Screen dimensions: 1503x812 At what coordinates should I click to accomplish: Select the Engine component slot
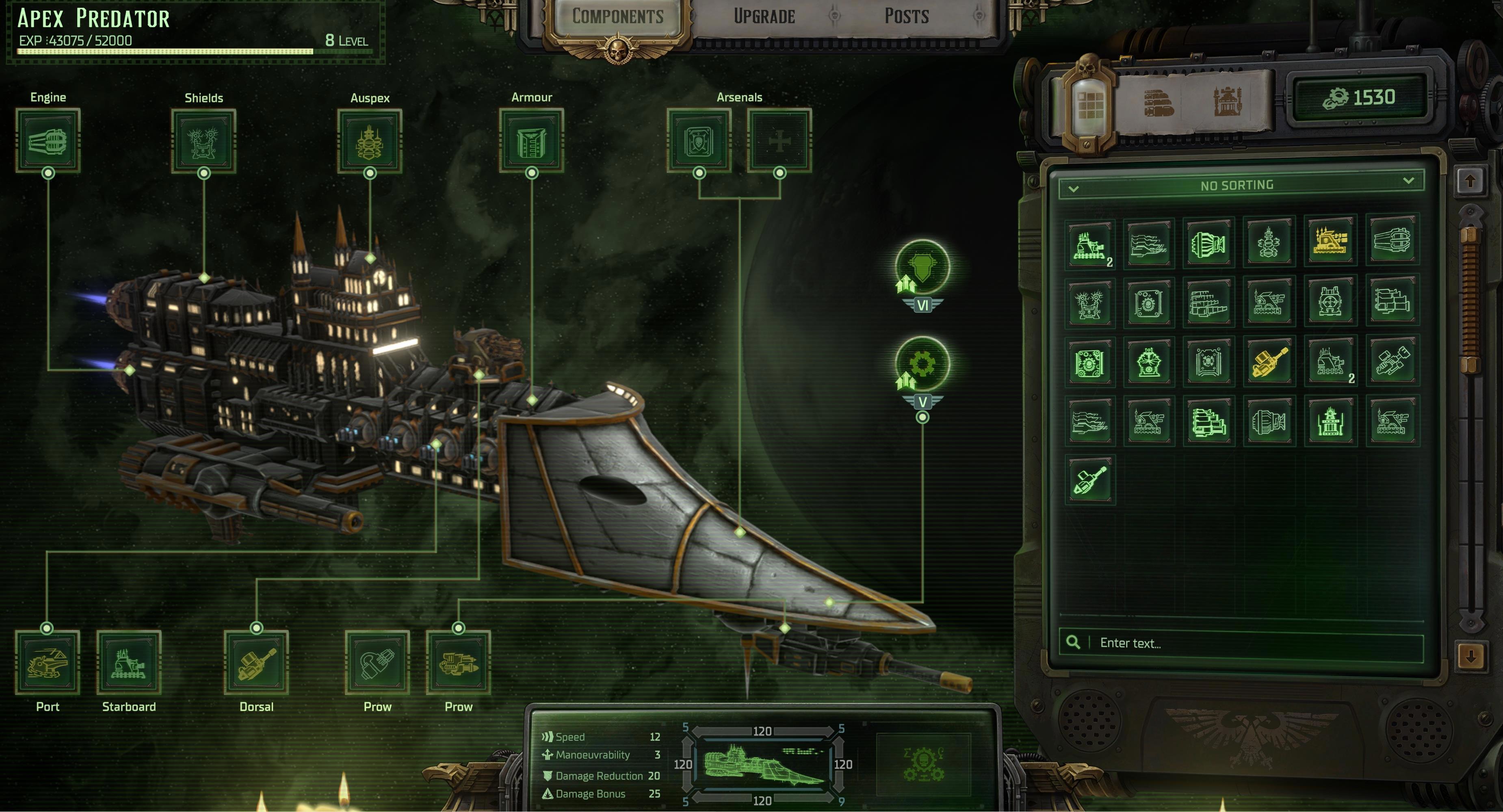click(48, 140)
